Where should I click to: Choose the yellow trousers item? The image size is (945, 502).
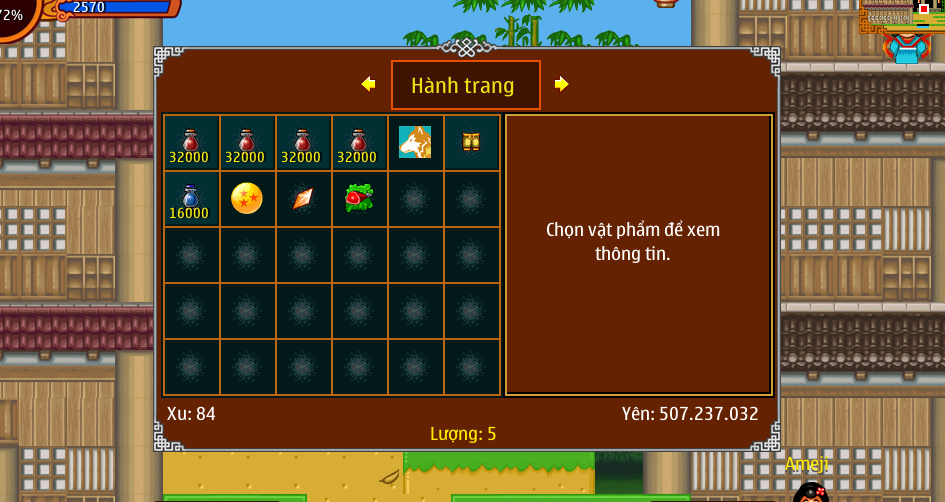pyautogui.click(x=471, y=142)
